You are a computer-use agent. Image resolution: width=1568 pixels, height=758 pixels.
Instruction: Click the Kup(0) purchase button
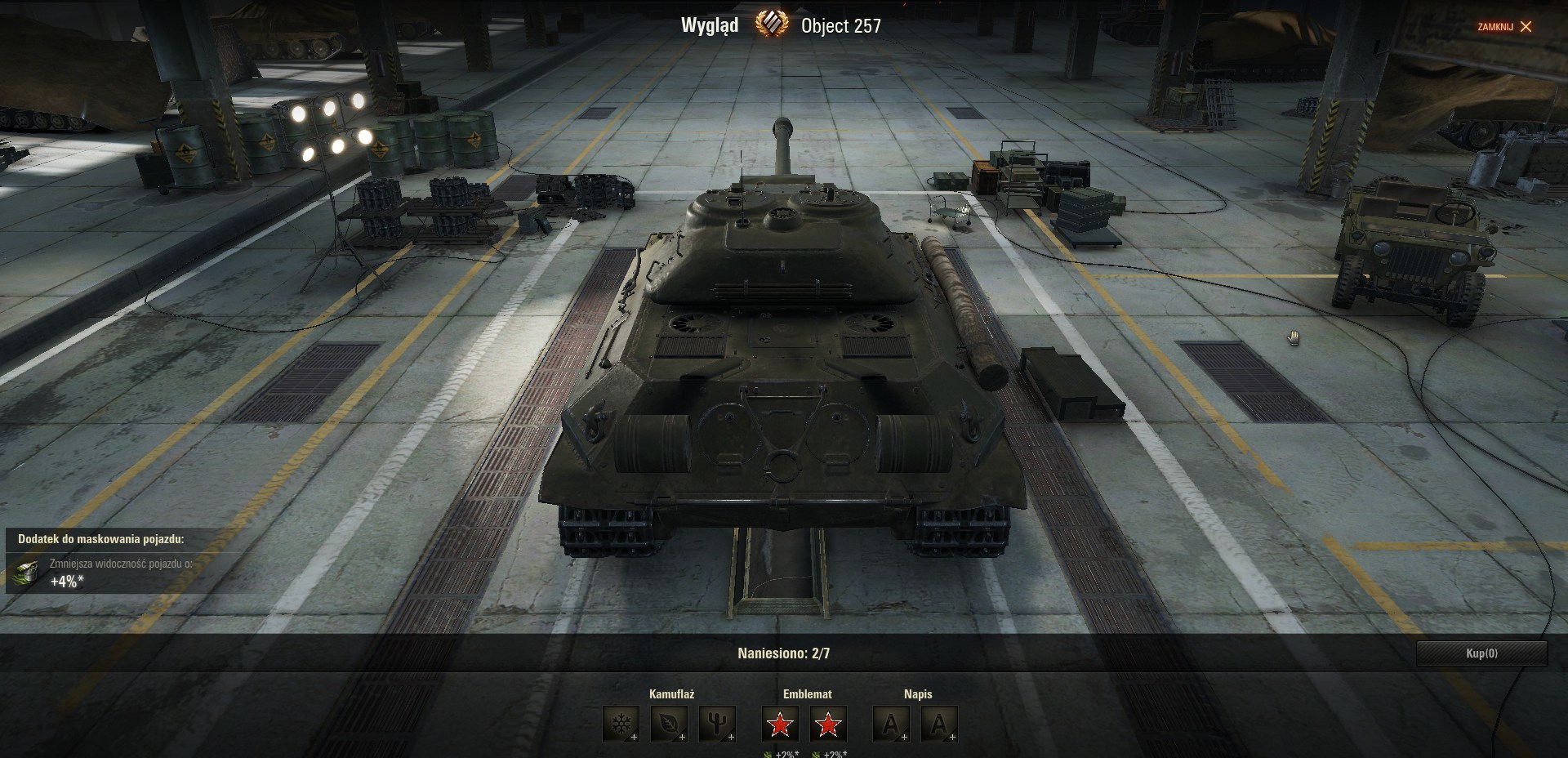1481,653
